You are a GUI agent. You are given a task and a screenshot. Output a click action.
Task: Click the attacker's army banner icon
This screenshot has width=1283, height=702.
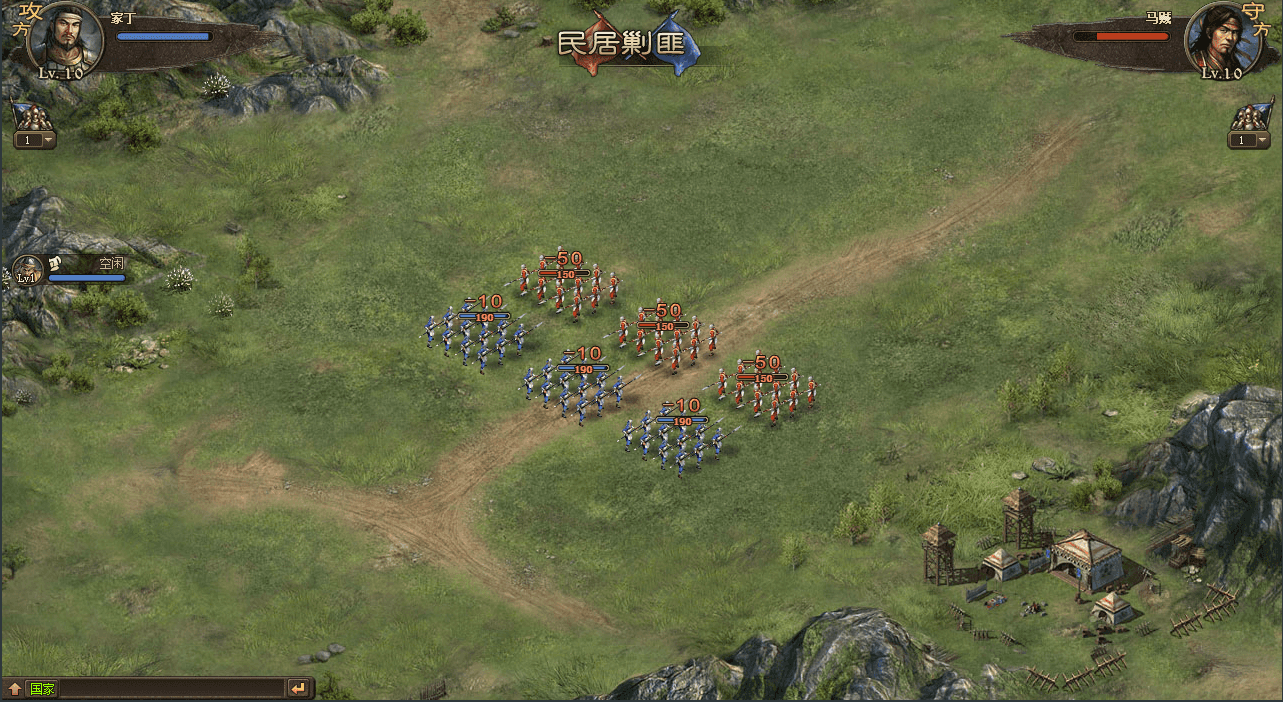(x=33, y=115)
